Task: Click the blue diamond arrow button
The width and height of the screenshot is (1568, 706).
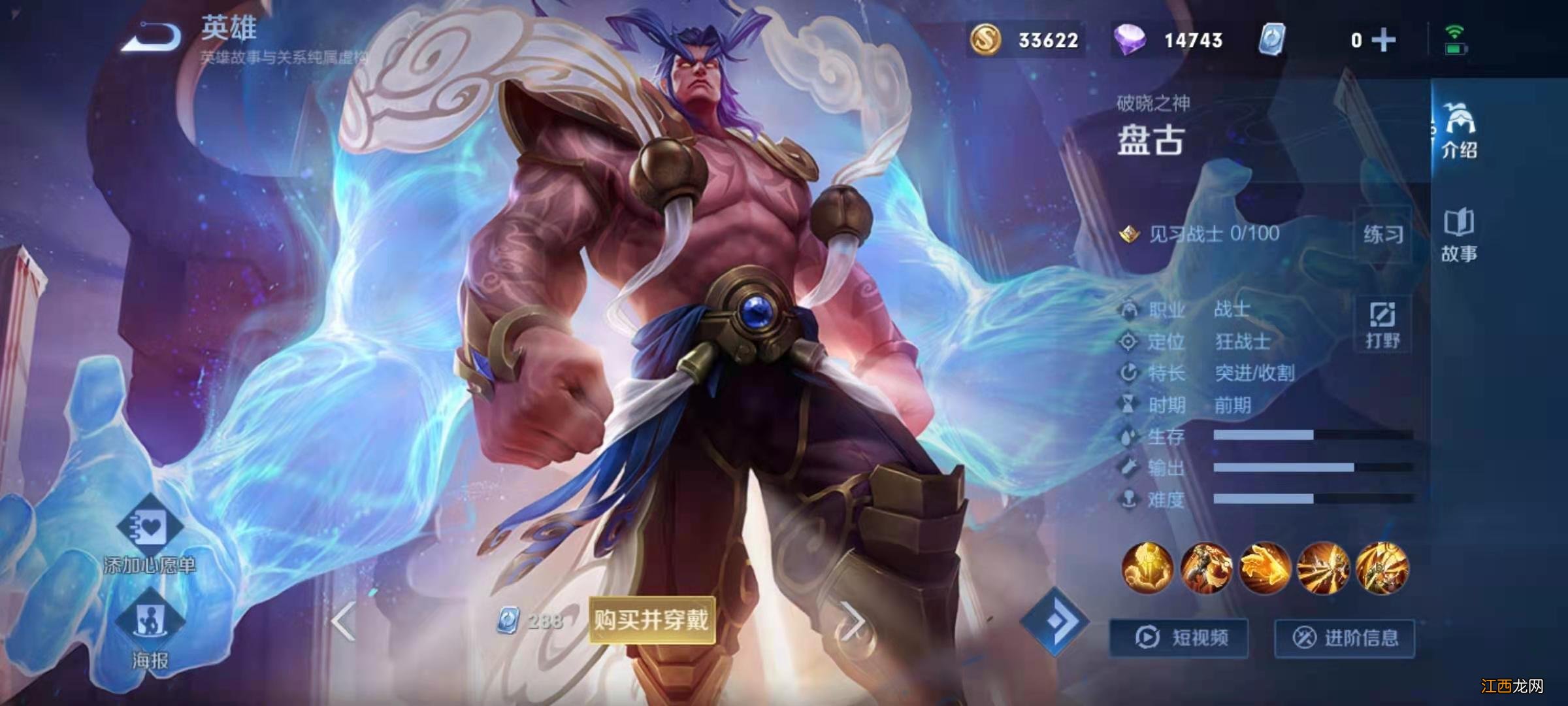Action: coord(1054,621)
